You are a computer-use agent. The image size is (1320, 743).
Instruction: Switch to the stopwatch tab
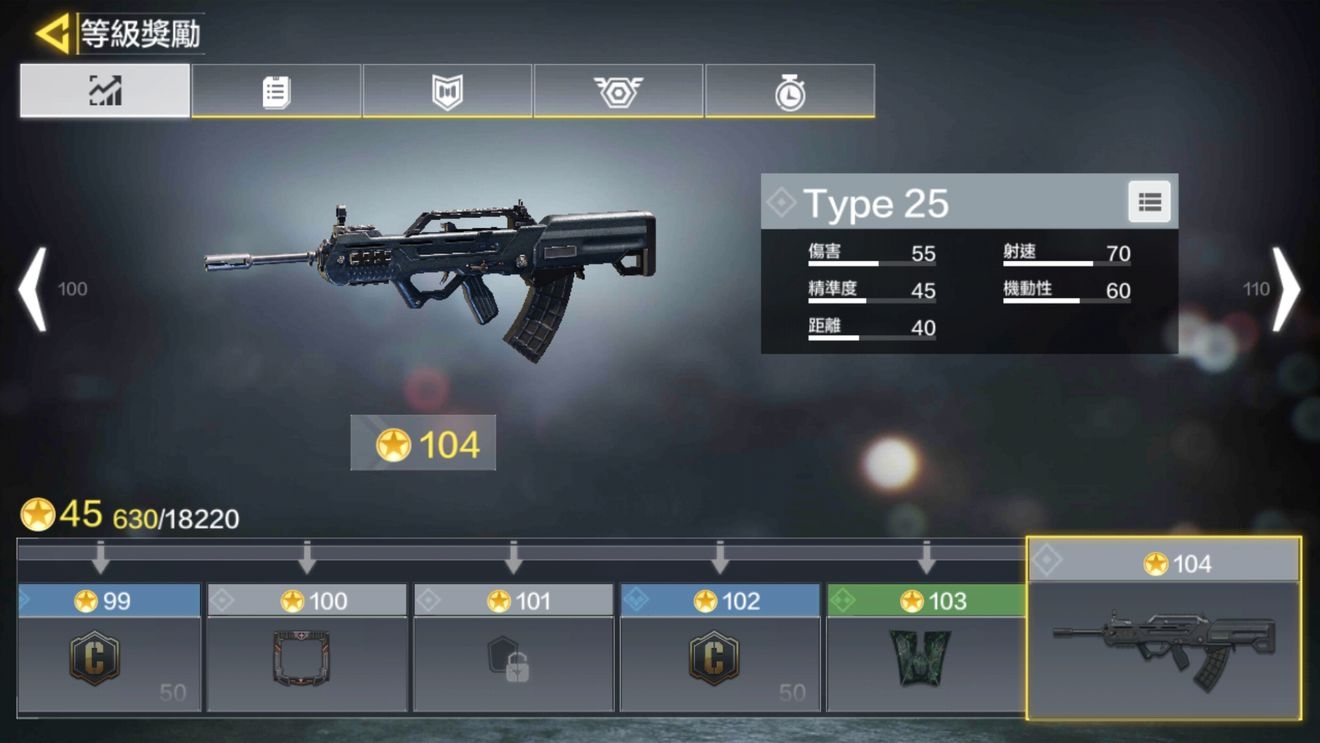click(x=790, y=91)
